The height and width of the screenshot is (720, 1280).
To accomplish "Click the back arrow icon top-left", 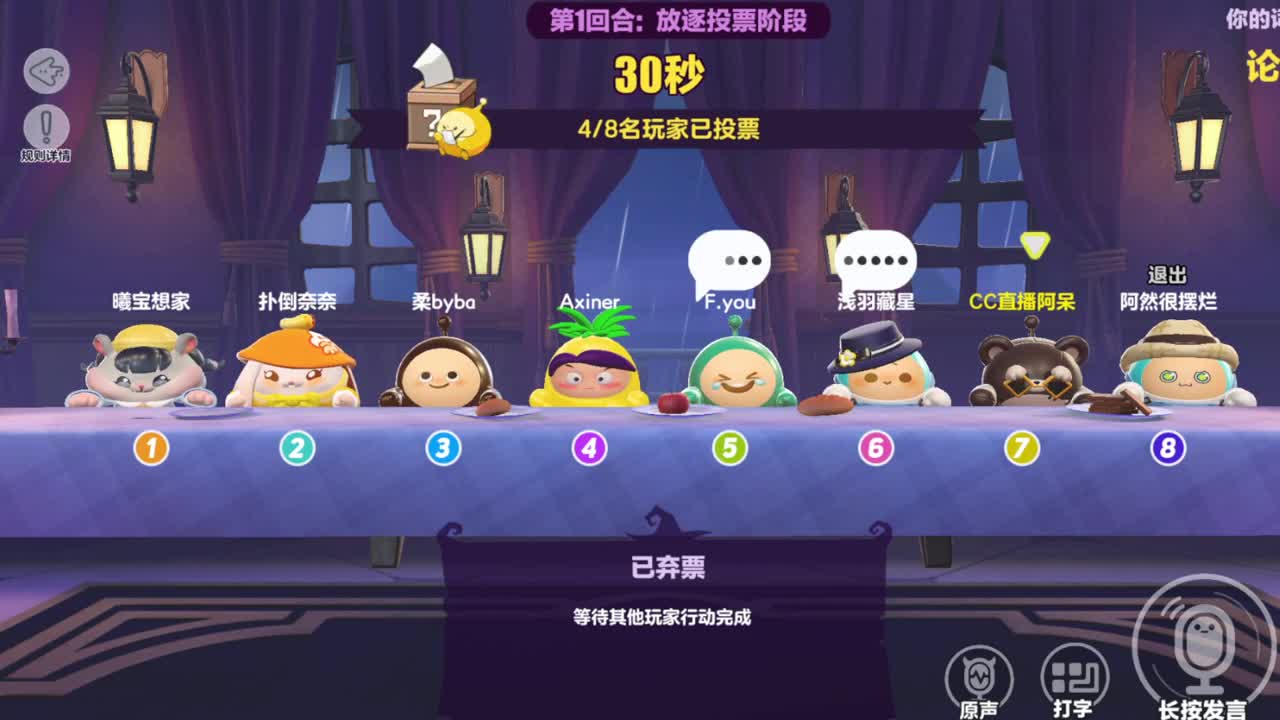I will [x=44, y=70].
